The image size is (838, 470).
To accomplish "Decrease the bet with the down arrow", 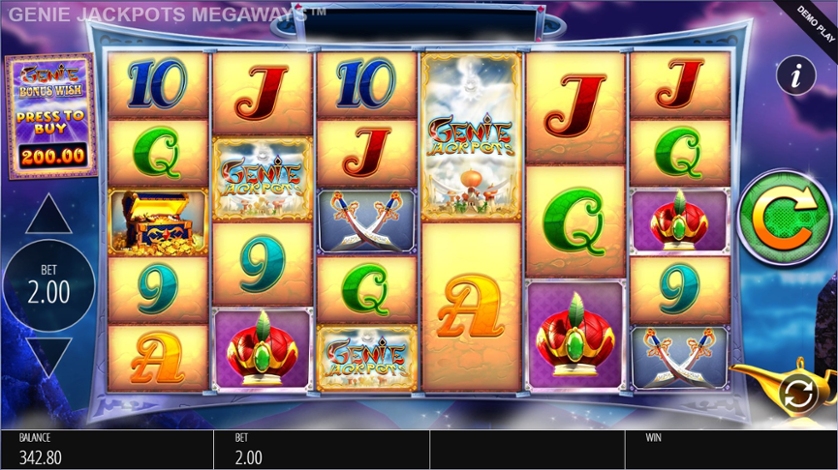I will (x=49, y=355).
